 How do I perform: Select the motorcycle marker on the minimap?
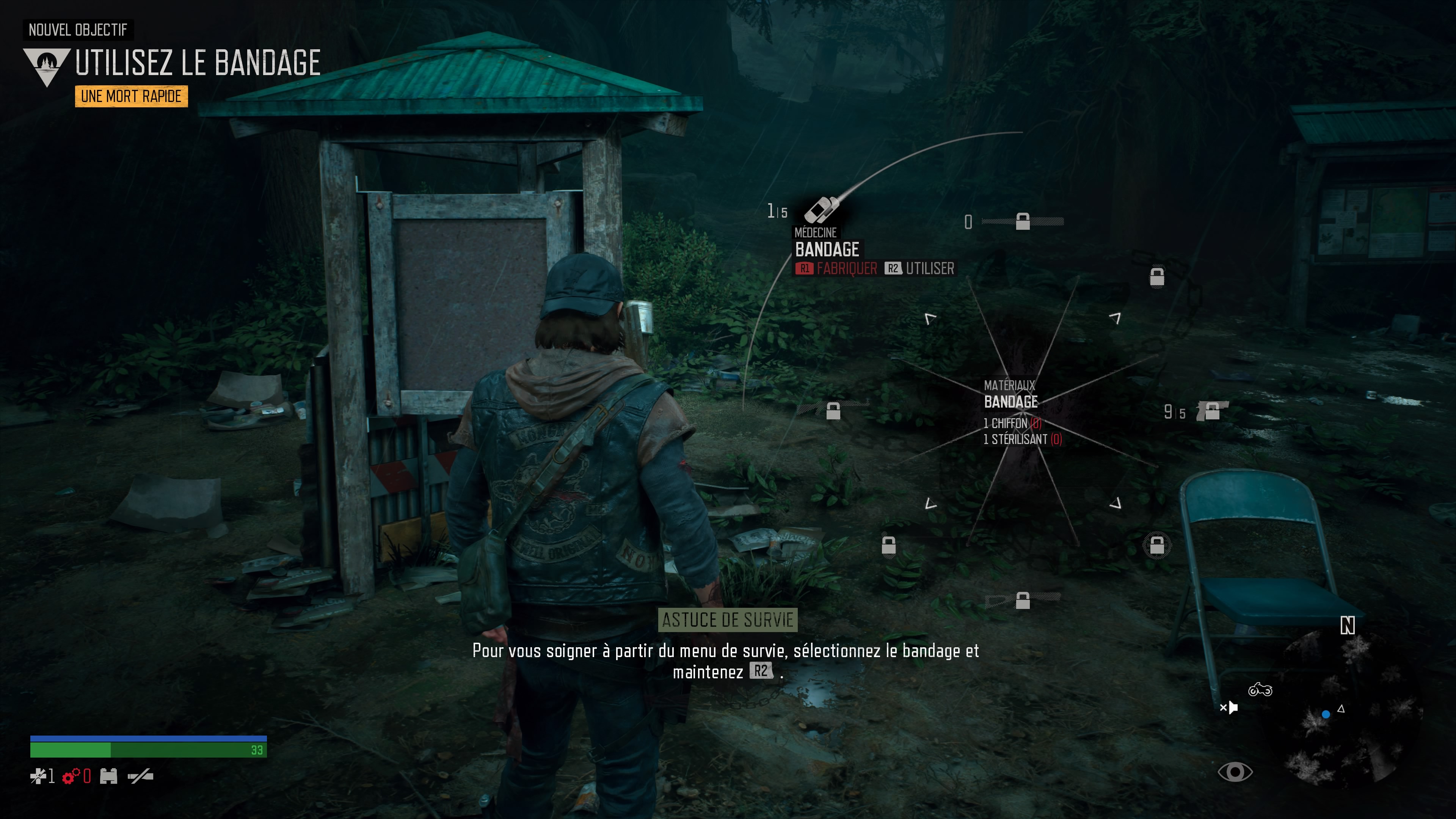(1260, 690)
